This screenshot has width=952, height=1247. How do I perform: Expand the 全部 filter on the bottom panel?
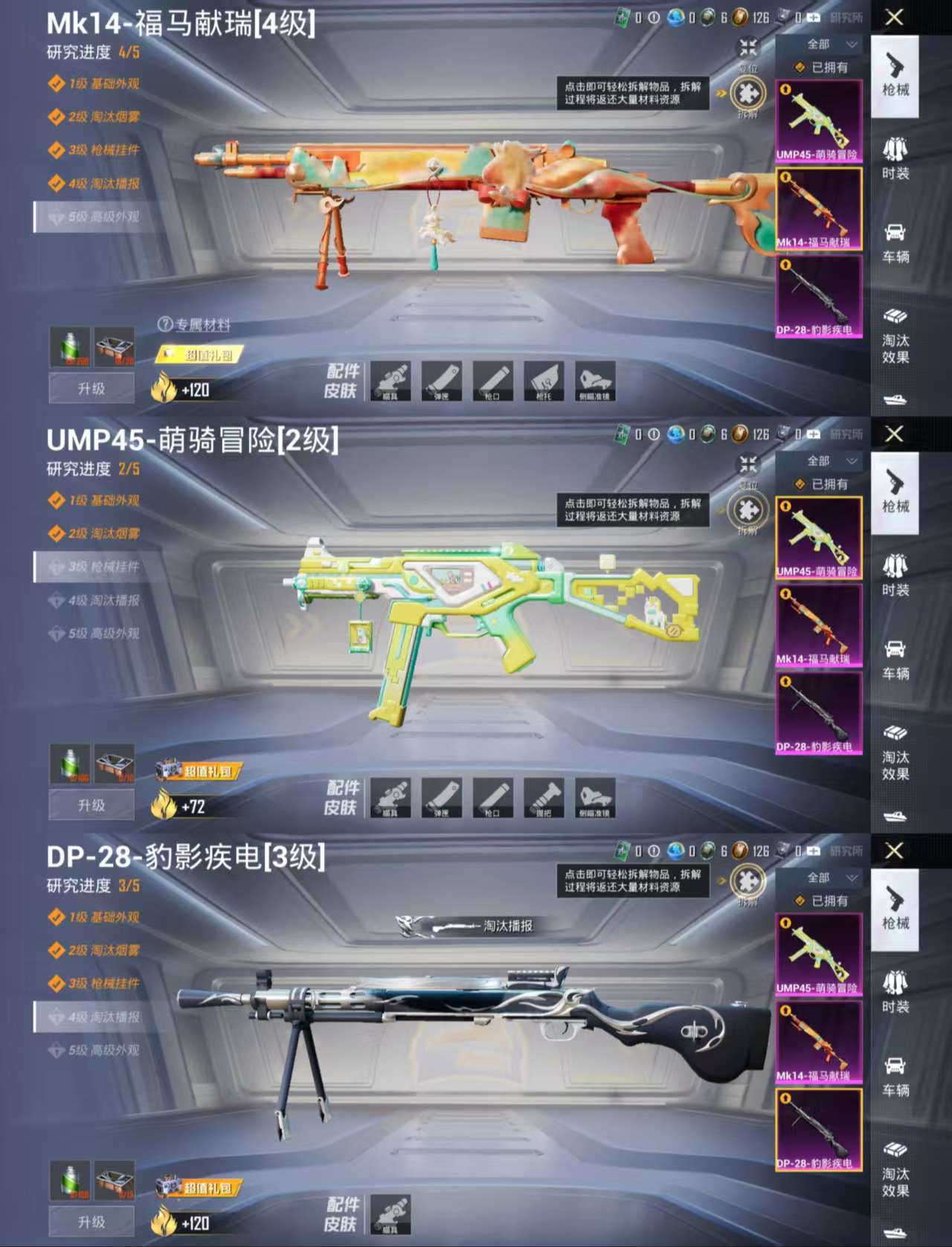[818, 876]
